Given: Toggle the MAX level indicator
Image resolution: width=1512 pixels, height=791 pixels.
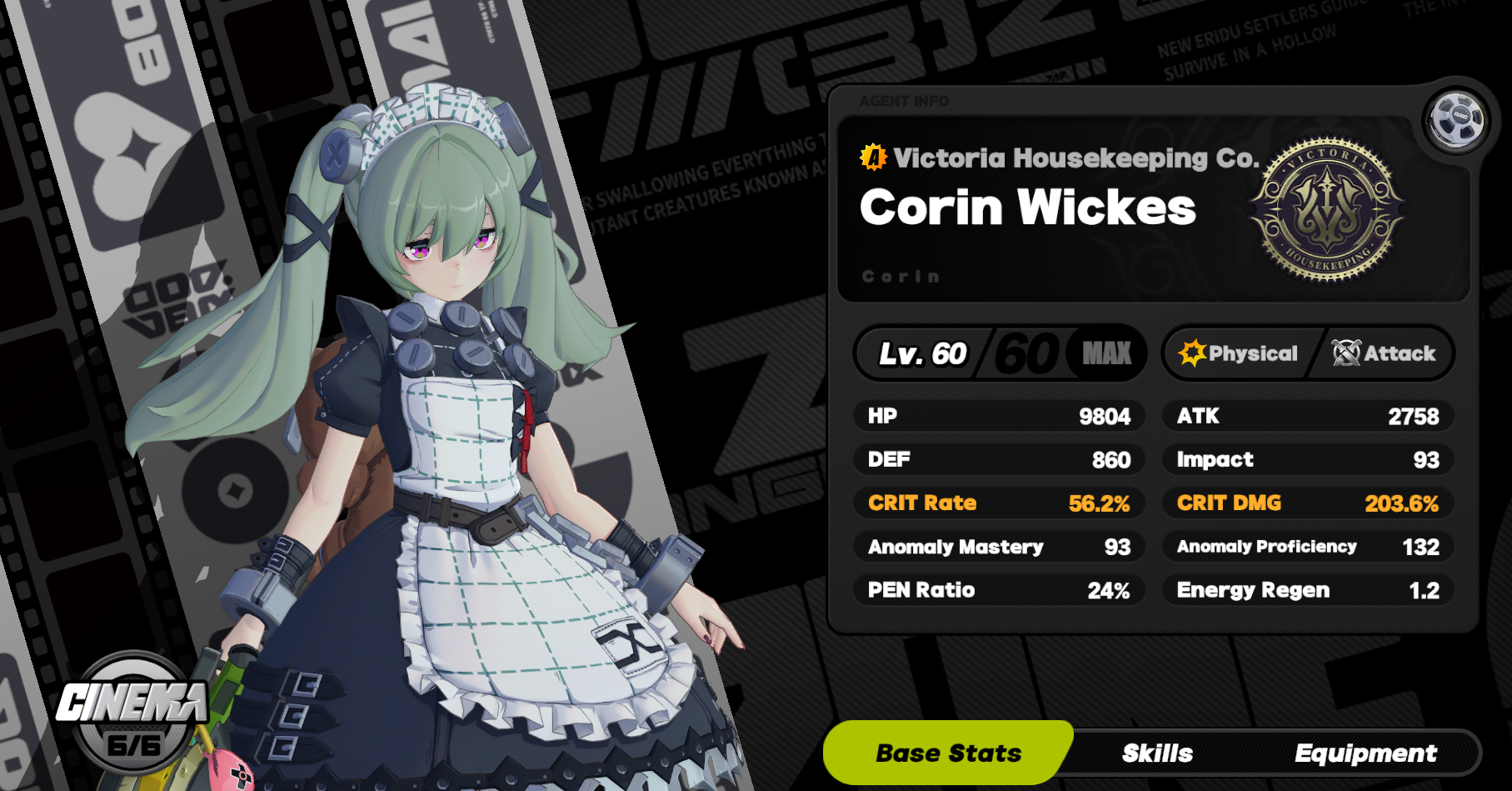Looking at the screenshot, I should (1101, 353).
